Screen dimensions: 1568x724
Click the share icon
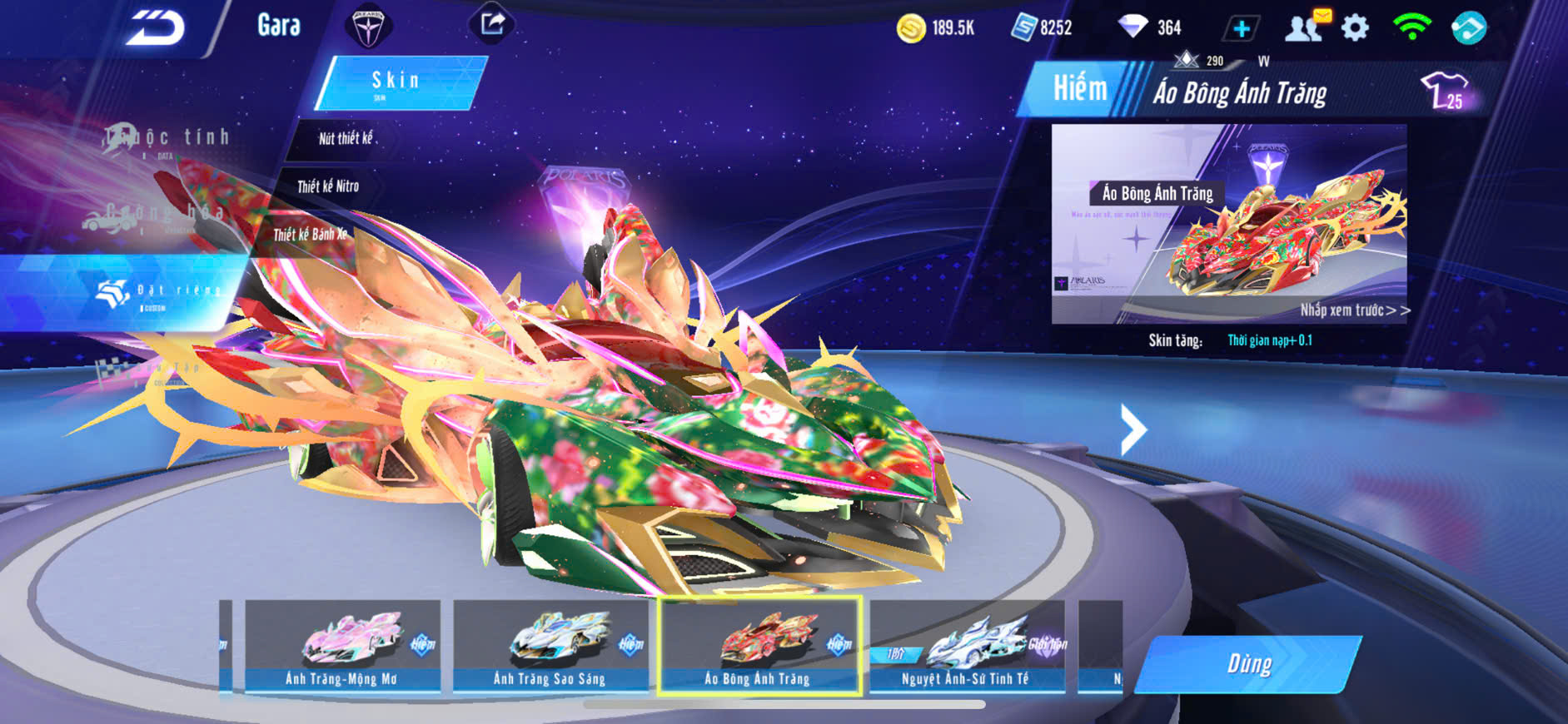491,24
